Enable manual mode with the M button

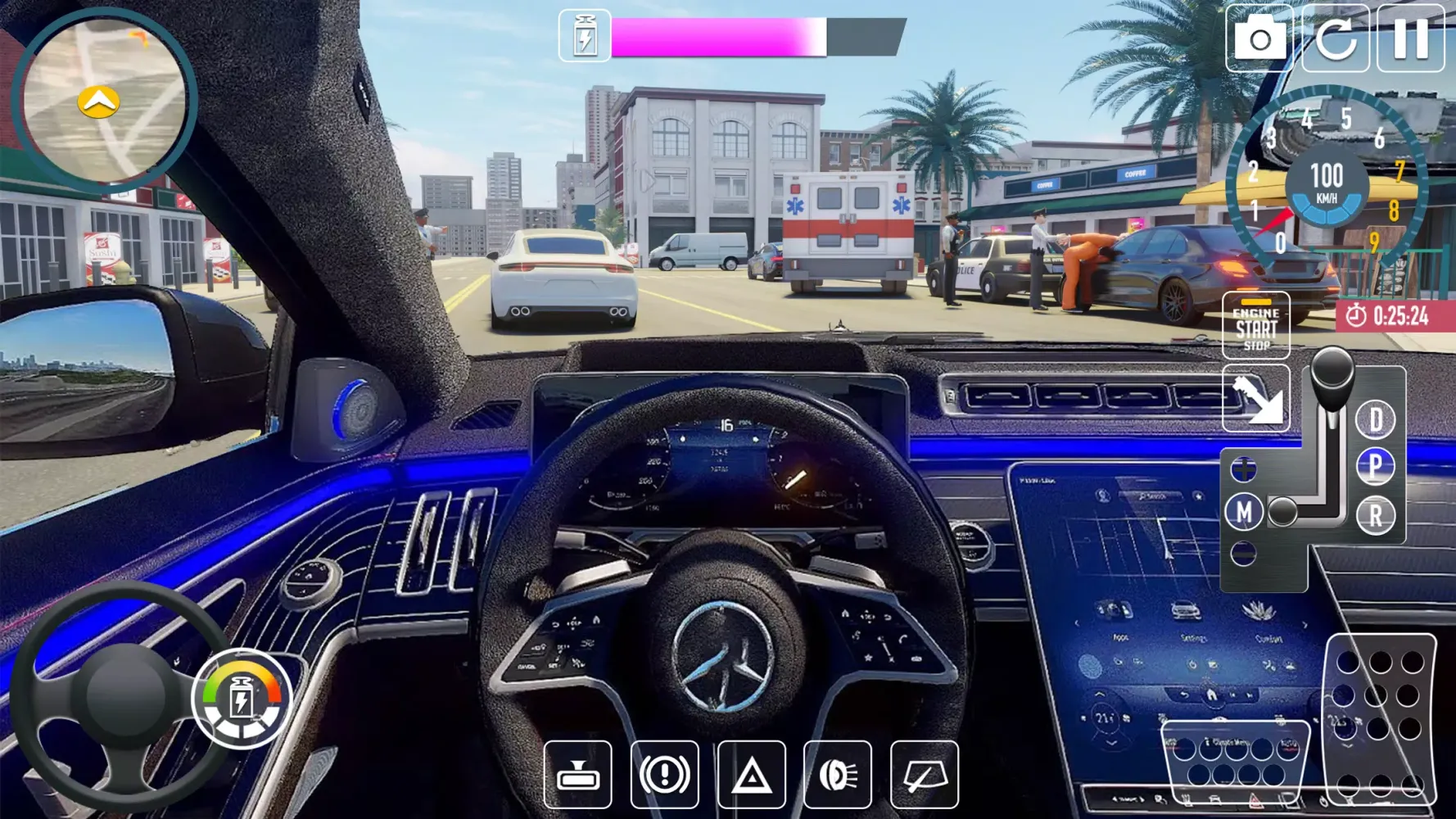[1246, 512]
